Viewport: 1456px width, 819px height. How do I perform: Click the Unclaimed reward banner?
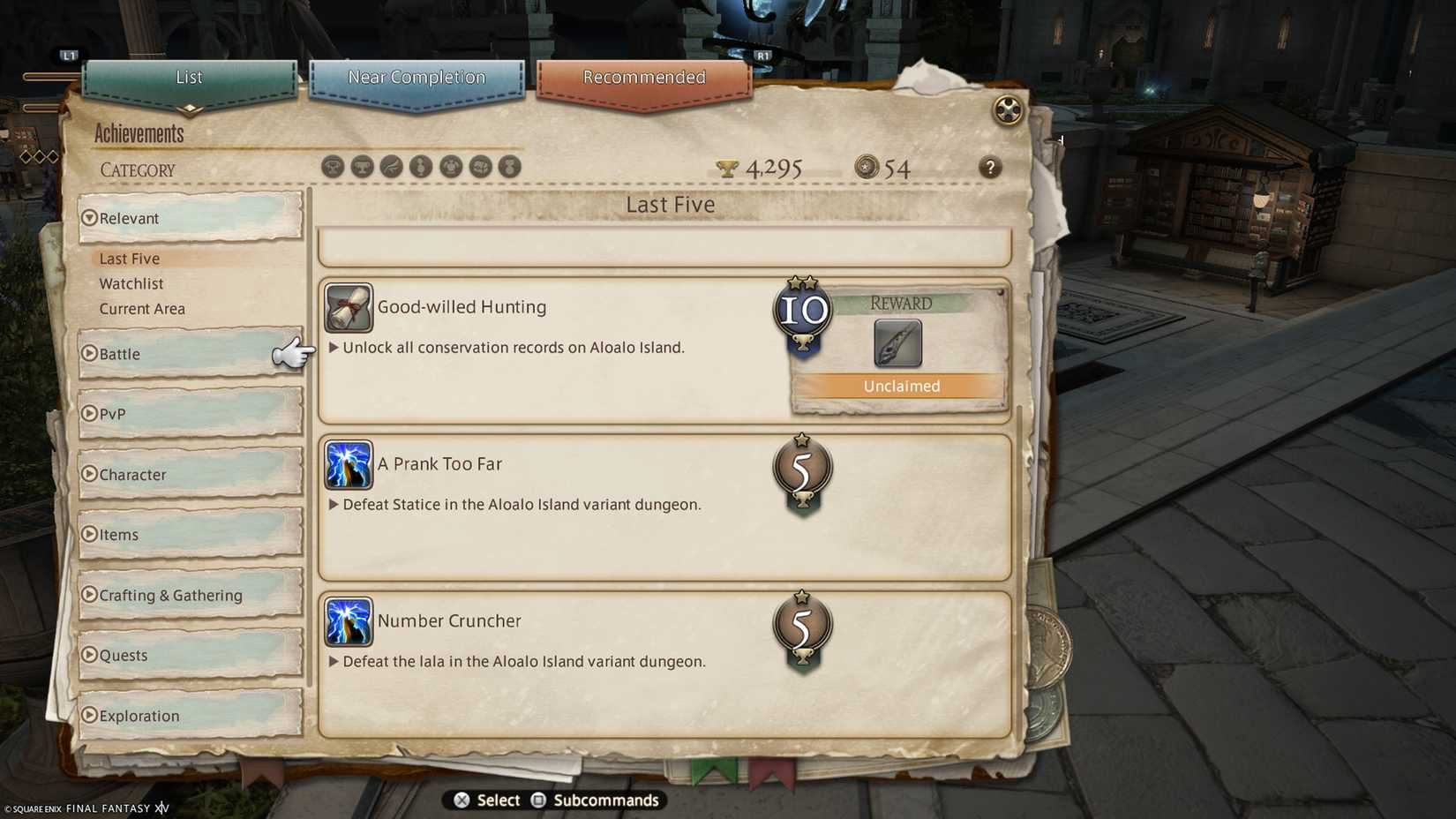(x=900, y=386)
